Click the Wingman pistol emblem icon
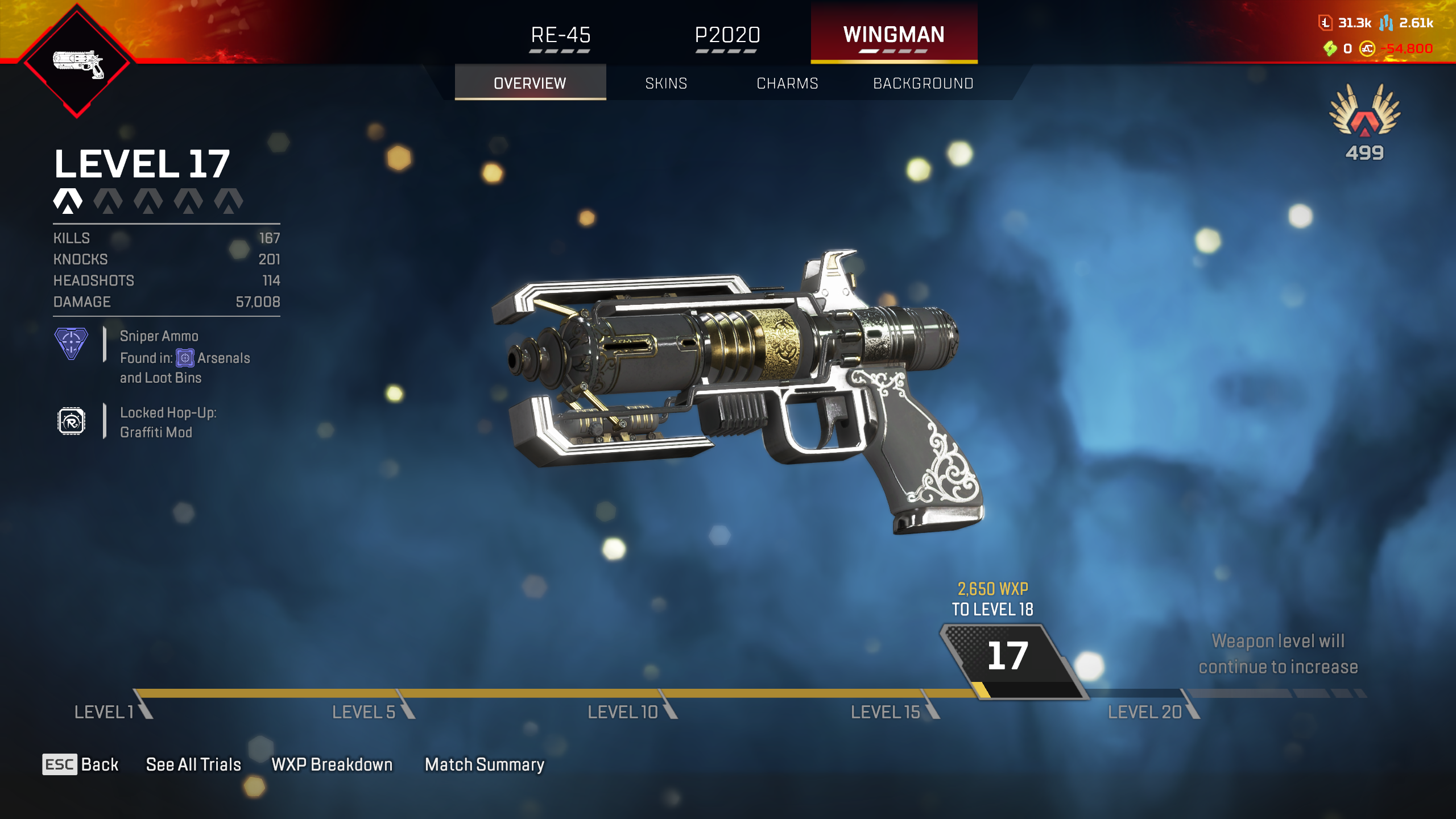This screenshot has height=819, width=1456. [x=77, y=63]
